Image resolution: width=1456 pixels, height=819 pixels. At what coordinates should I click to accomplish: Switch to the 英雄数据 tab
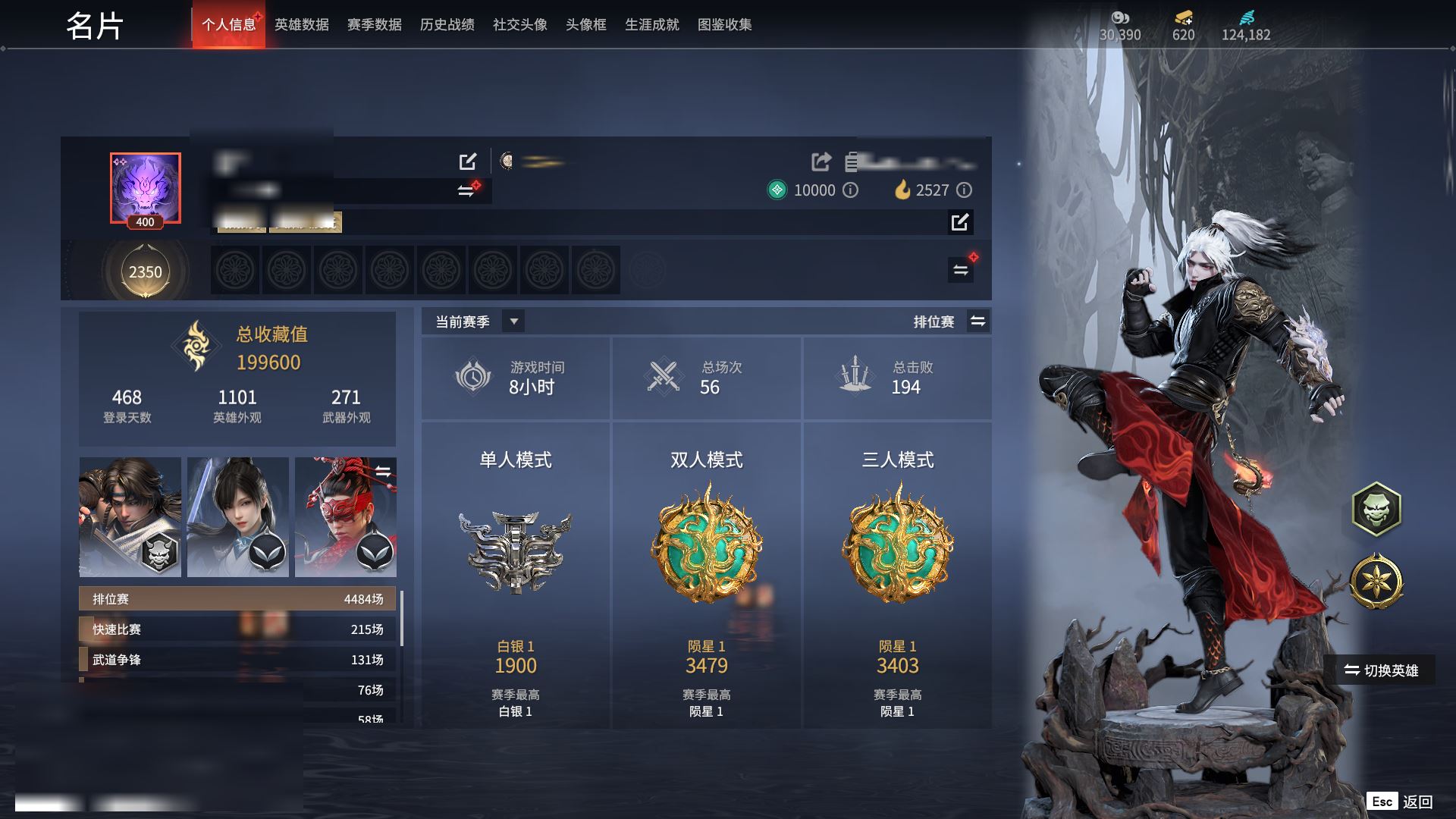[301, 25]
